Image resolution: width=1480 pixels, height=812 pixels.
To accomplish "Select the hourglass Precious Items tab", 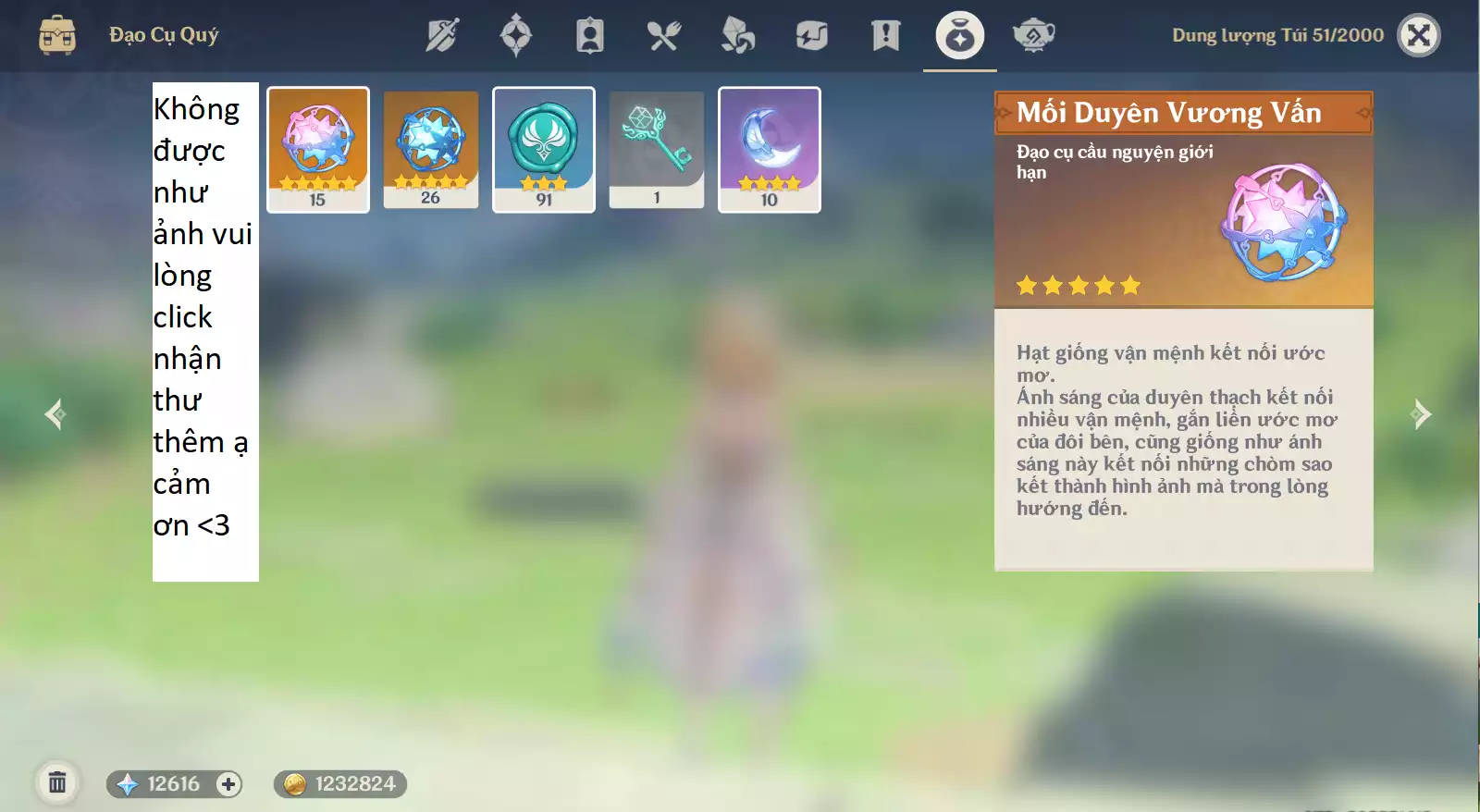I will point(959,35).
